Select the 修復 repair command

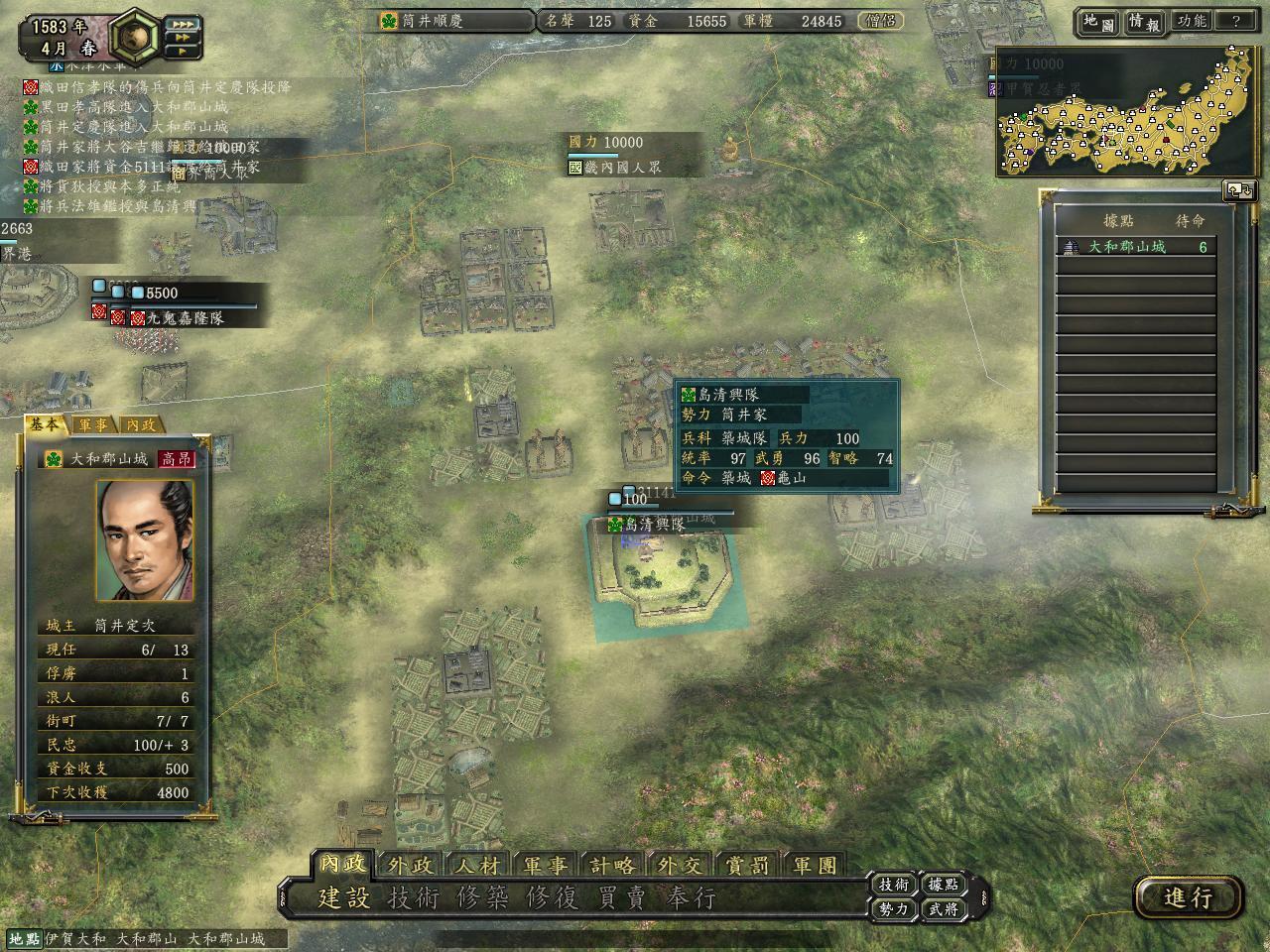coord(553,898)
